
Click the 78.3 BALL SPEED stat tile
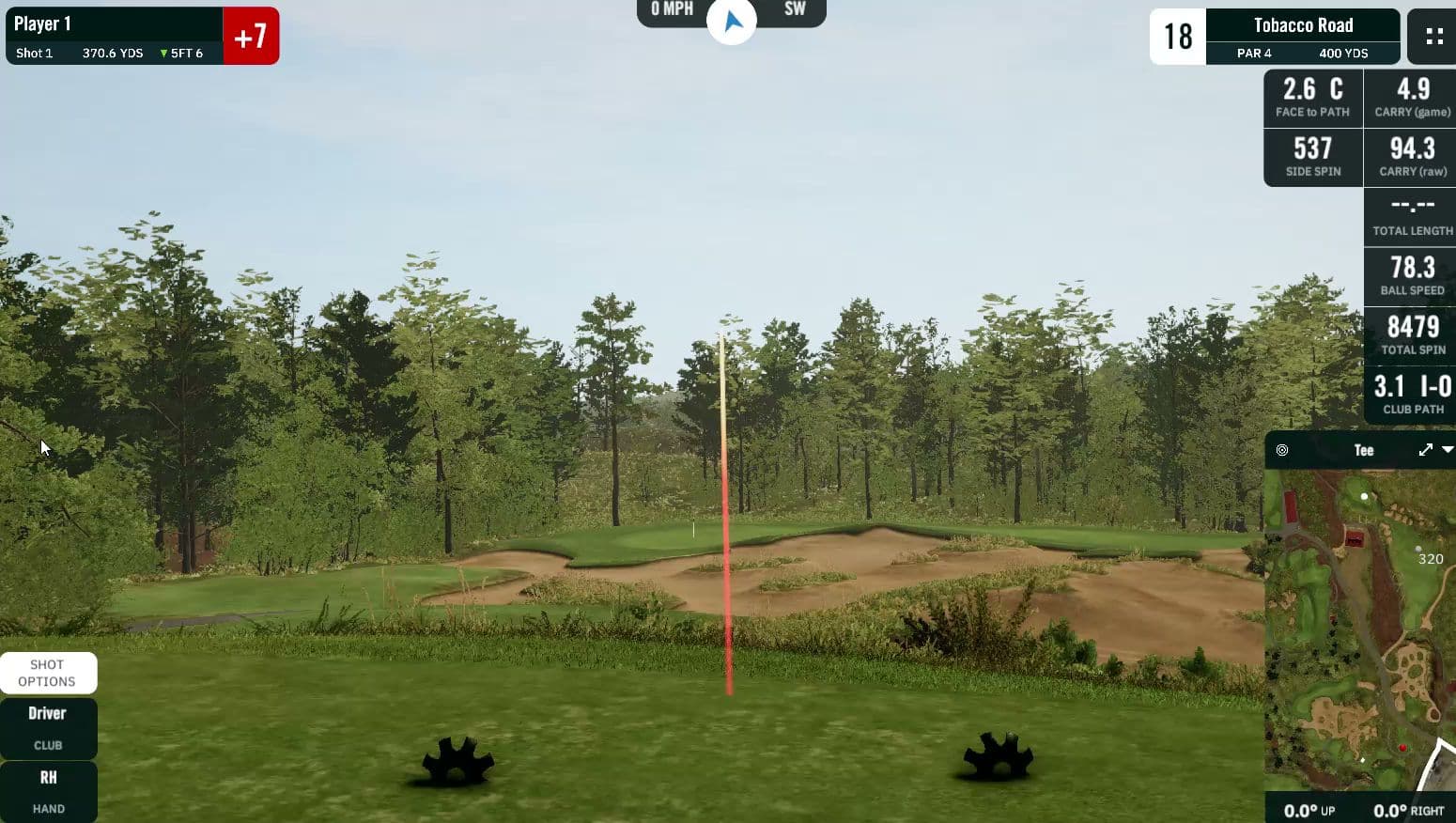click(1410, 275)
